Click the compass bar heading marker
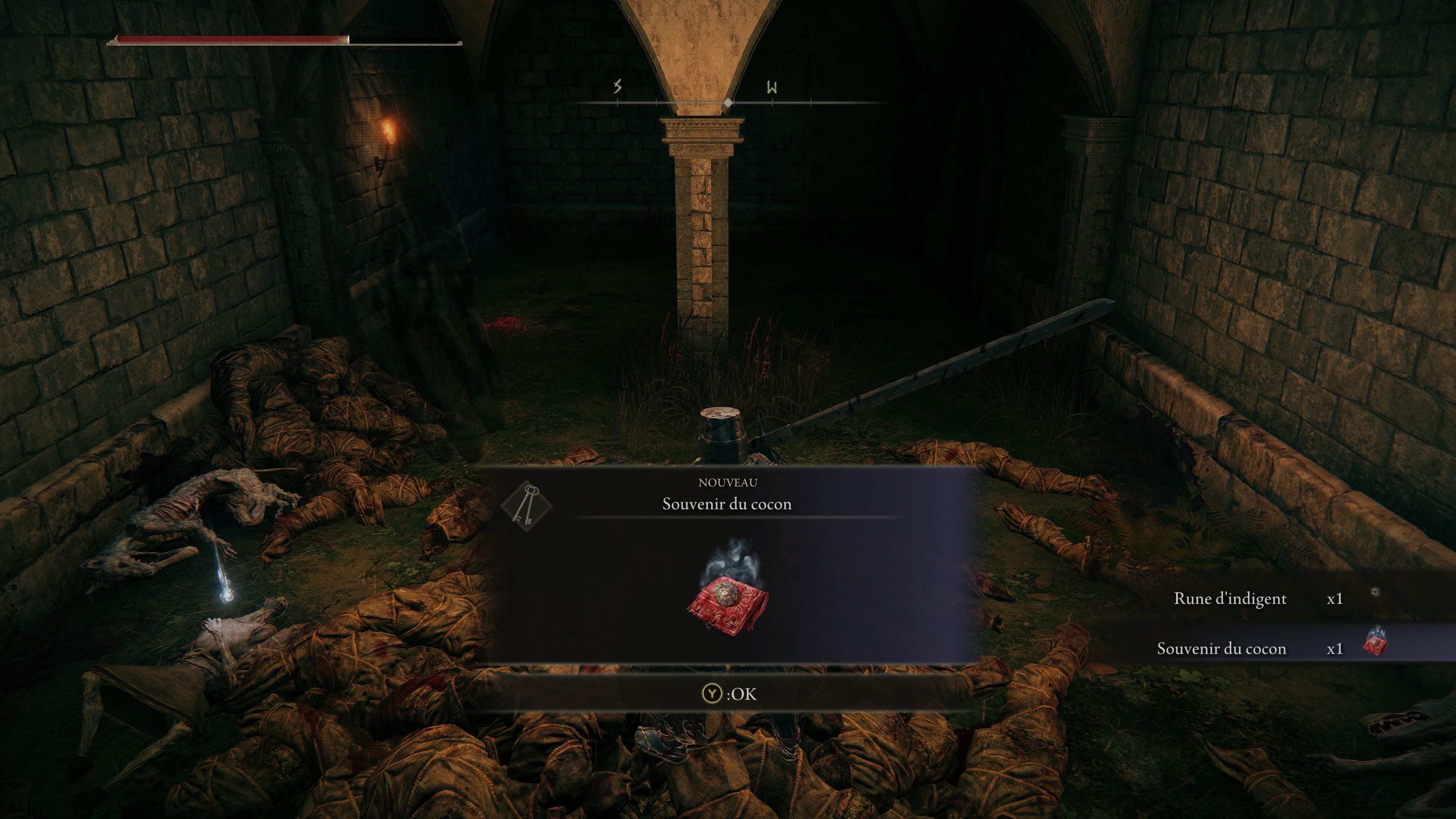The image size is (1456, 819). (x=728, y=103)
